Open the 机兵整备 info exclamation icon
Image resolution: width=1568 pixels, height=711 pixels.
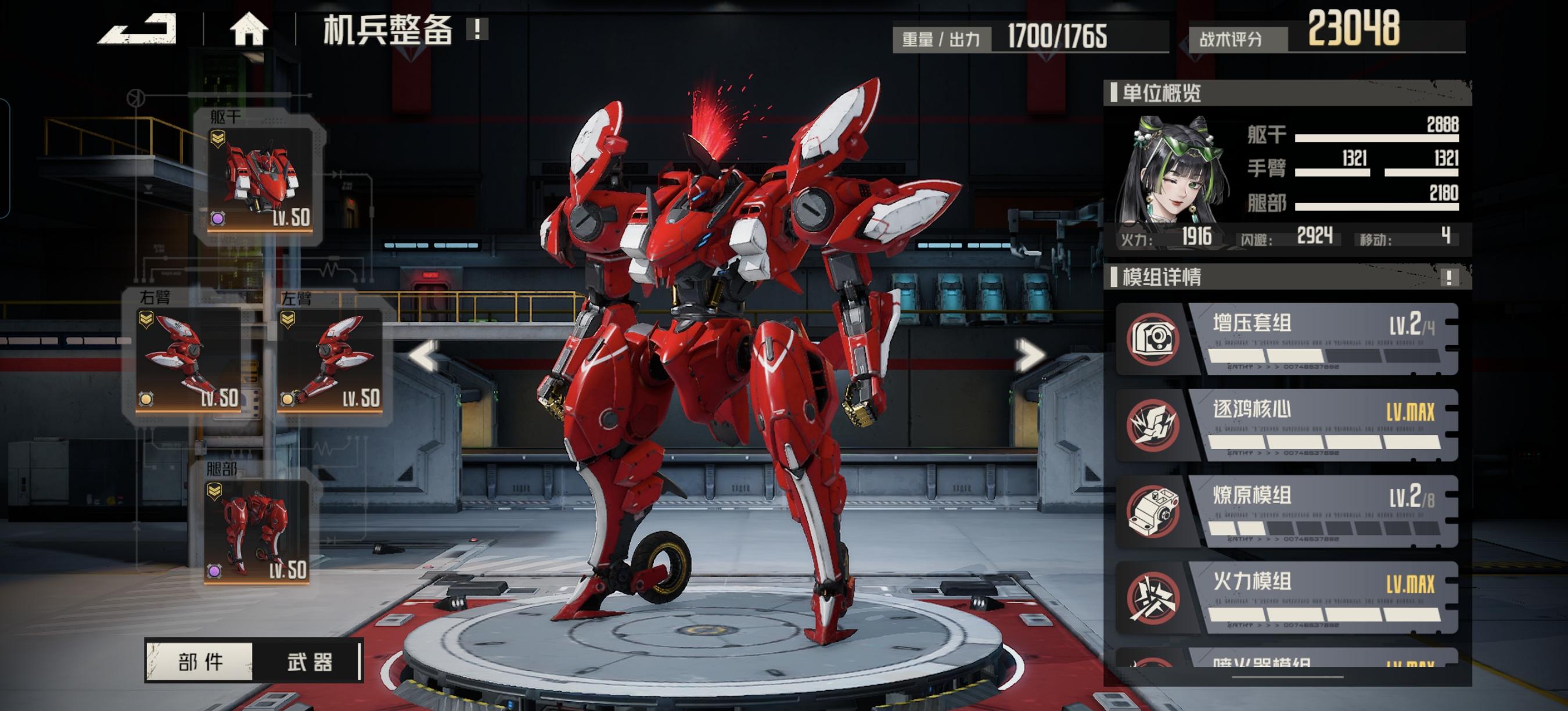(477, 29)
